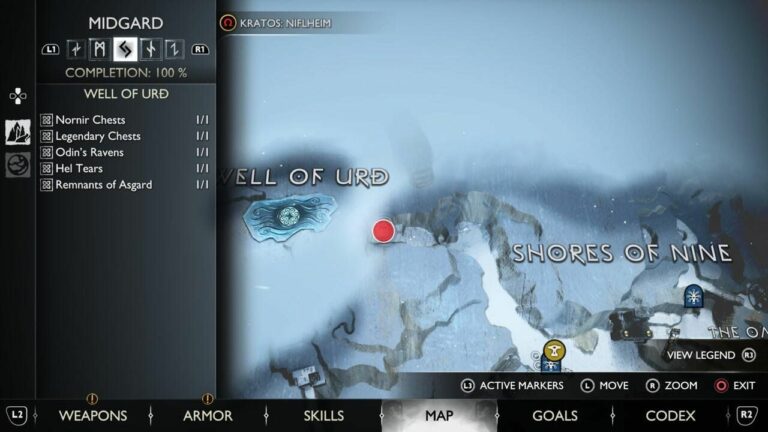The width and height of the screenshot is (768, 432).
Task: Go to the Skills tab
Action: pos(323,415)
